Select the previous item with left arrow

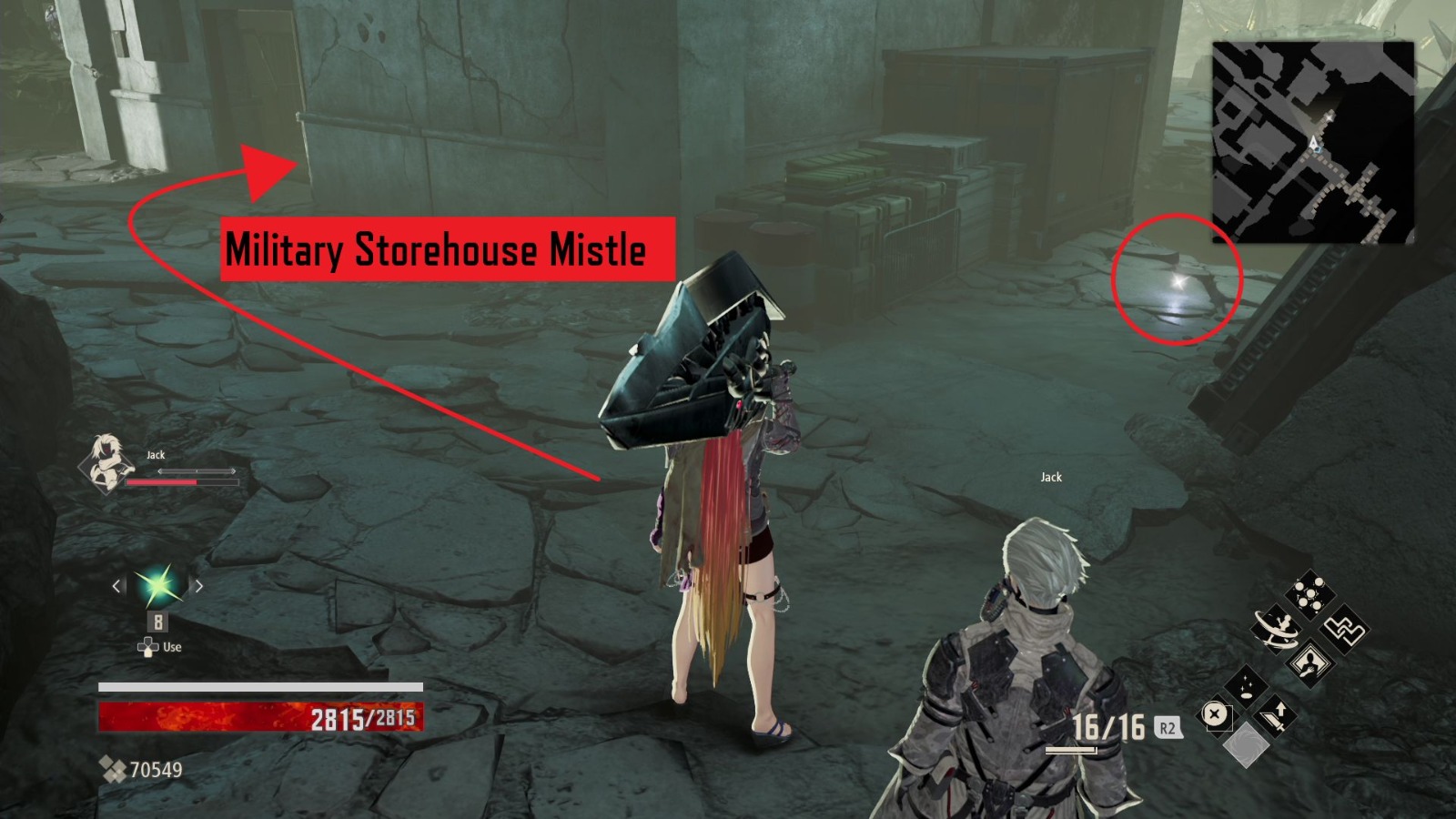coord(116,586)
